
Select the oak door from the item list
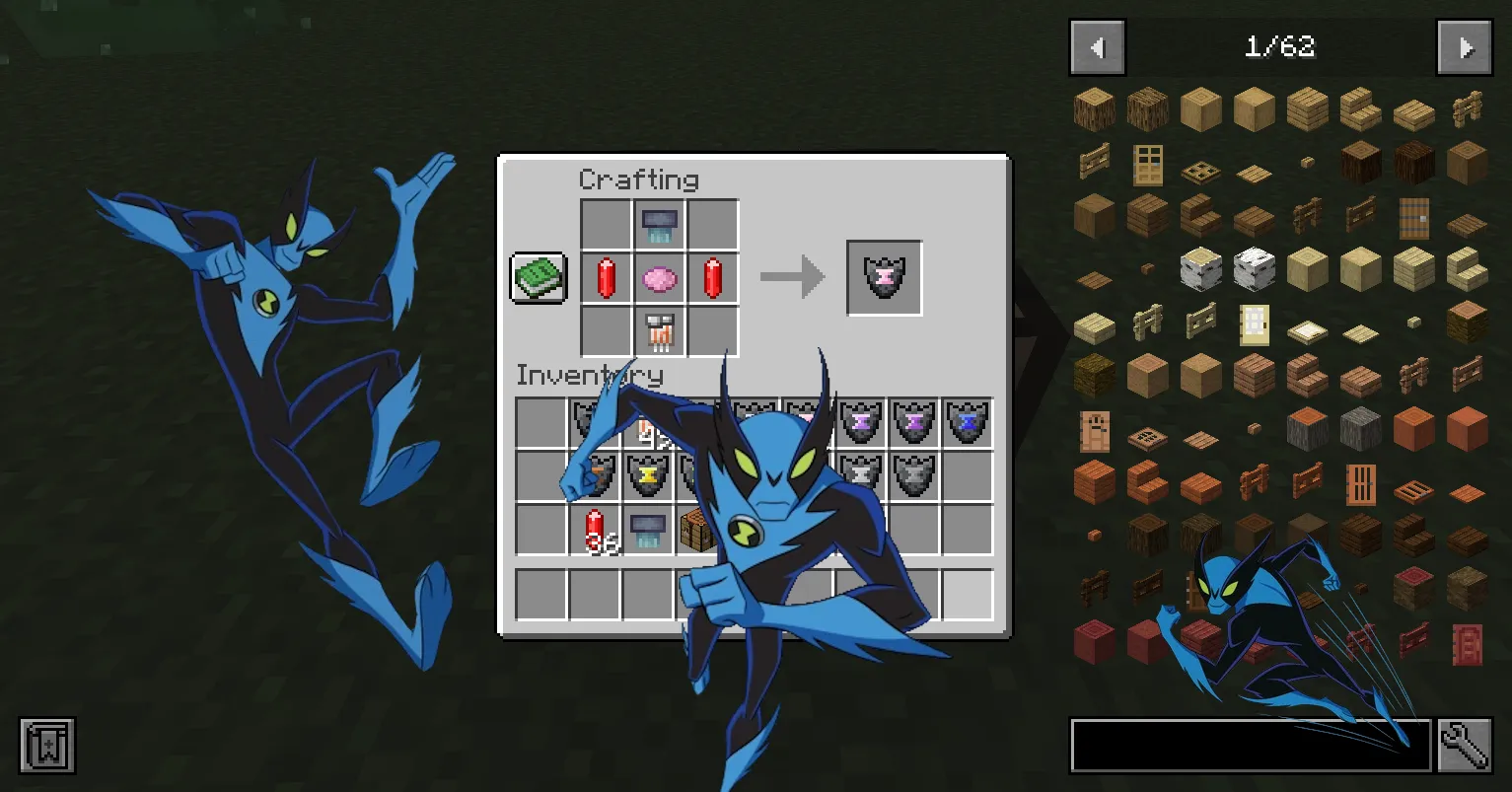1147,166
